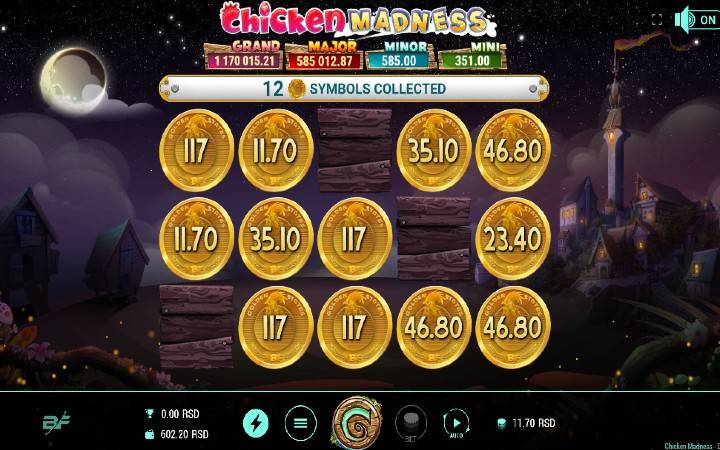Toggle the lightning bolt turbo mode
This screenshot has height=450, width=720.
(x=255, y=423)
